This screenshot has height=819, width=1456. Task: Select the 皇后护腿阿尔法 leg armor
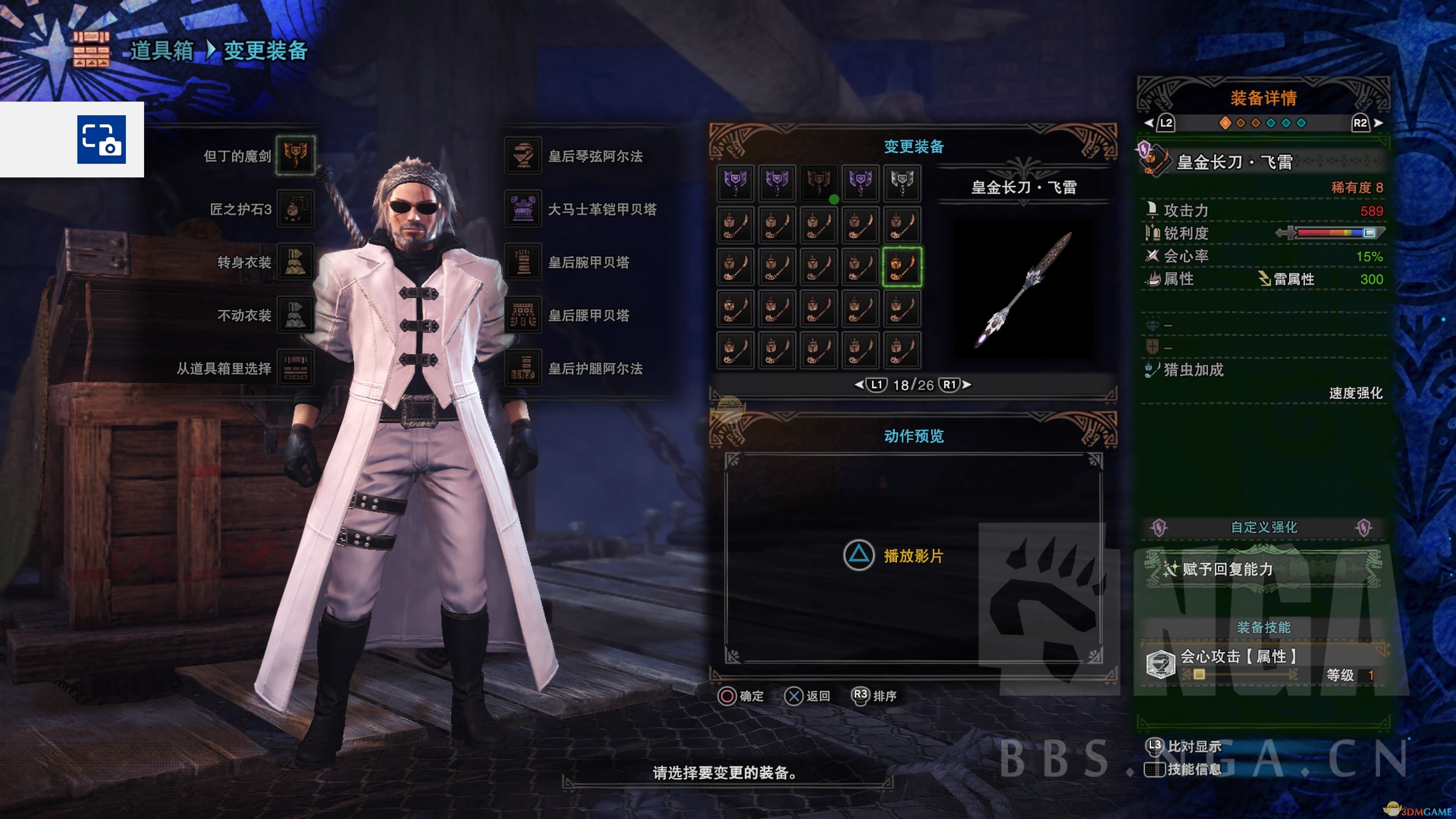pyautogui.click(x=523, y=368)
